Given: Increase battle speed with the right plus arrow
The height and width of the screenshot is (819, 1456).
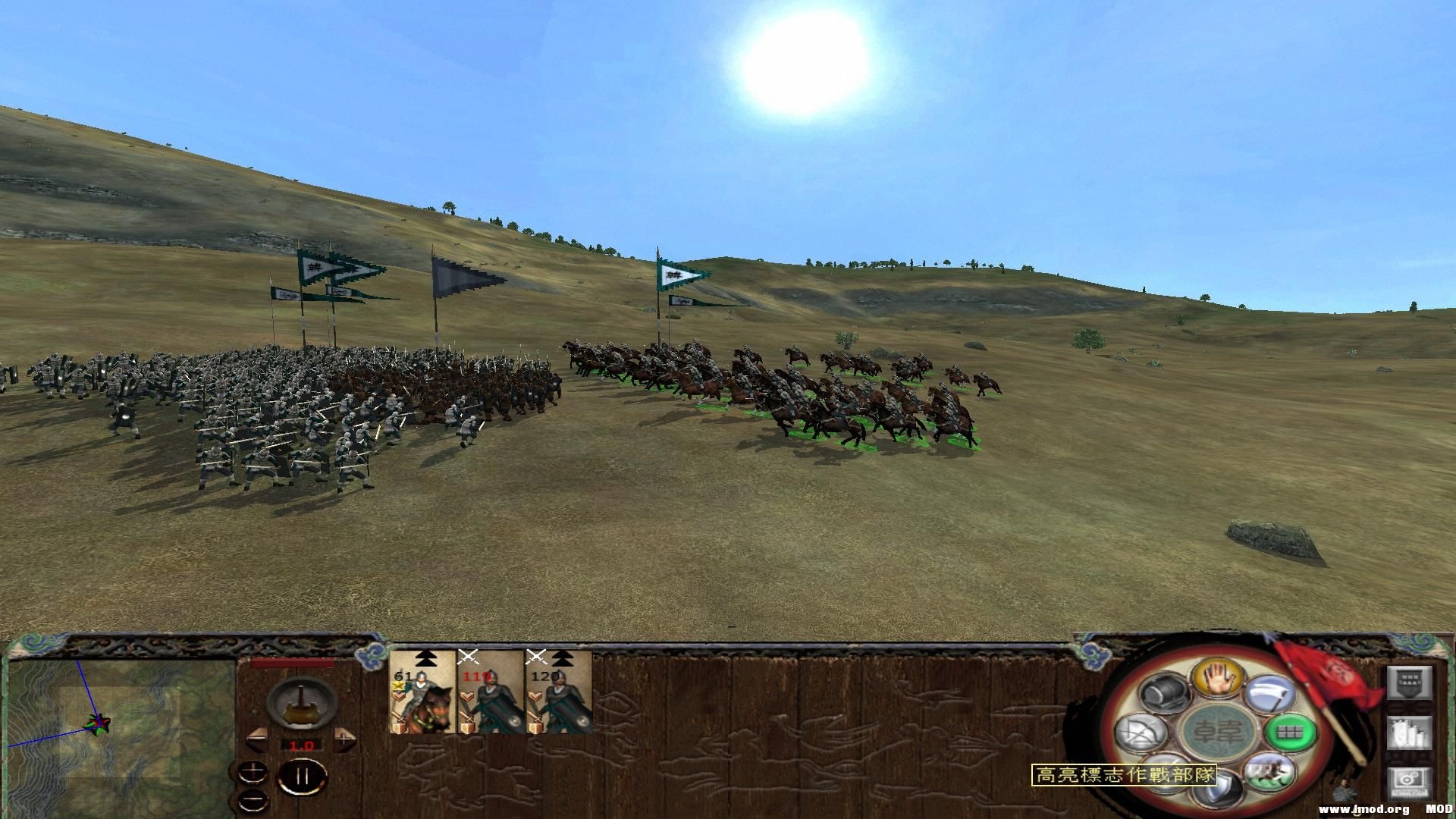Looking at the screenshot, I should click(x=344, y=740).
